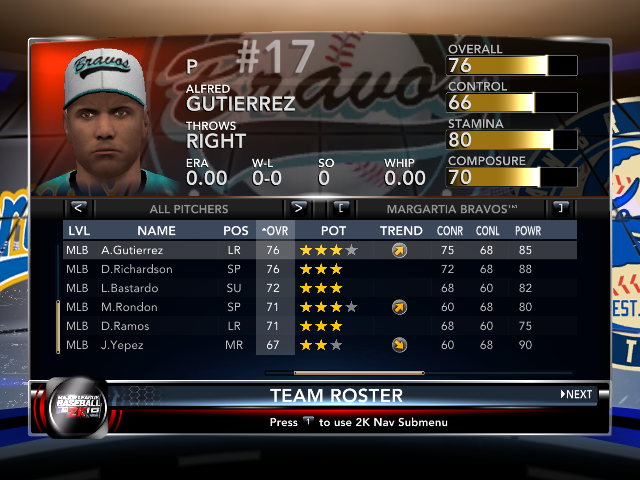Click the left arrow beside All Pitchers
Screen dimensions: 640x480
point(79,209)
